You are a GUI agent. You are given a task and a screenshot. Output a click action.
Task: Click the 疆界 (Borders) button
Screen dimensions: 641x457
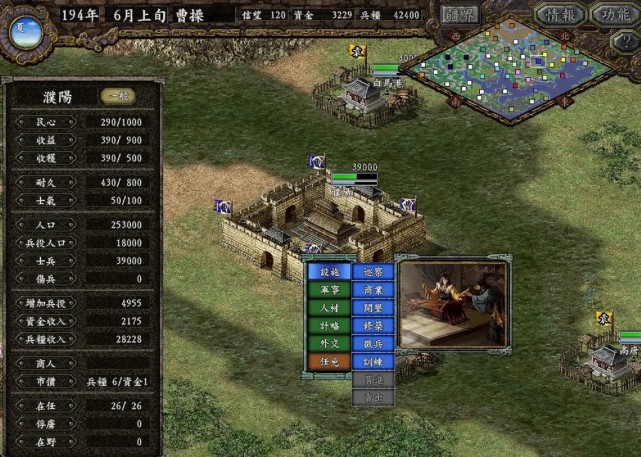point(462,14)
